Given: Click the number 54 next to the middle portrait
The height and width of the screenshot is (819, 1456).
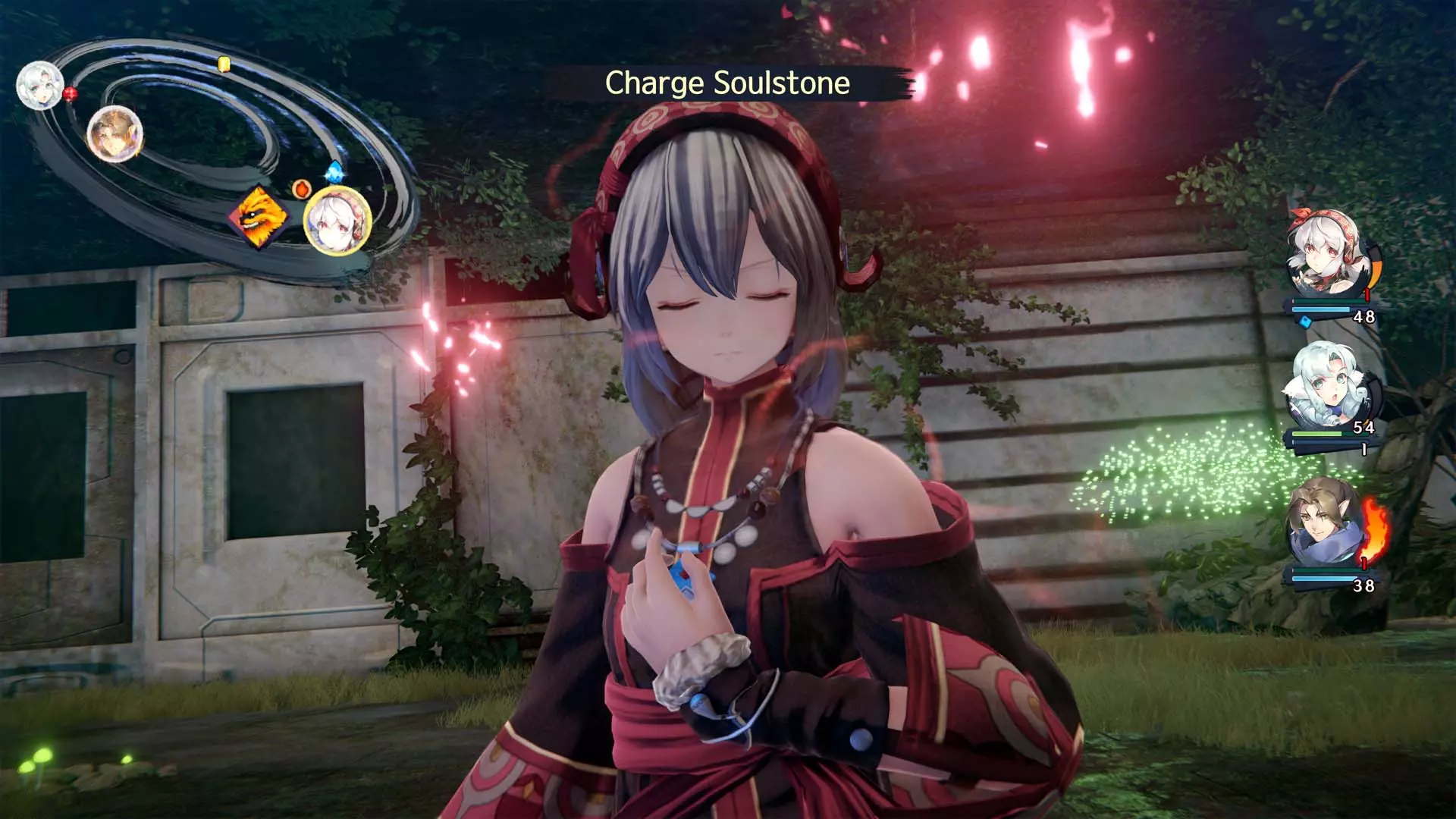Looking at the screenshot, I should click(1362, 427).
